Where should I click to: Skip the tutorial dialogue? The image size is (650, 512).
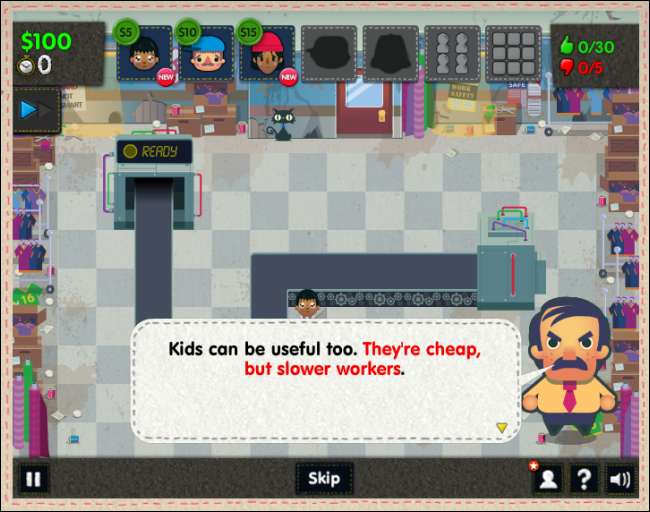[x=324, y=478]
